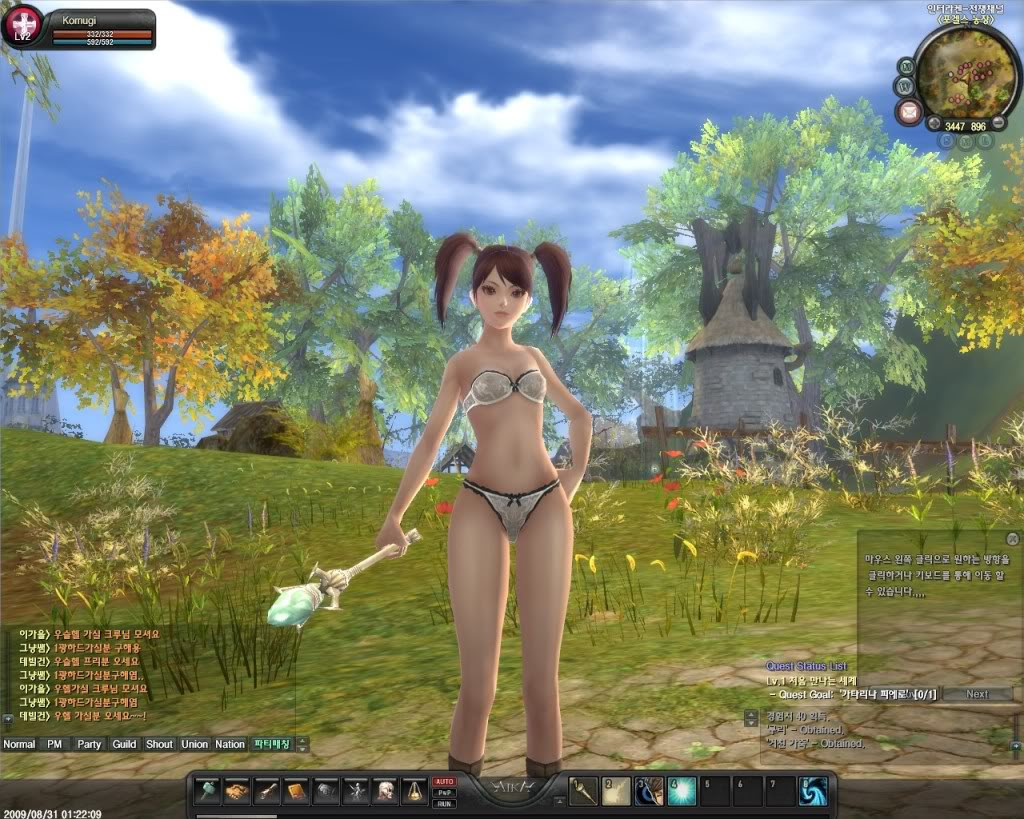Open the hammer icon menu on the bar
The width and height of the screenshot is (1024, 819).
pyautogui.click(x=207, y=791)
